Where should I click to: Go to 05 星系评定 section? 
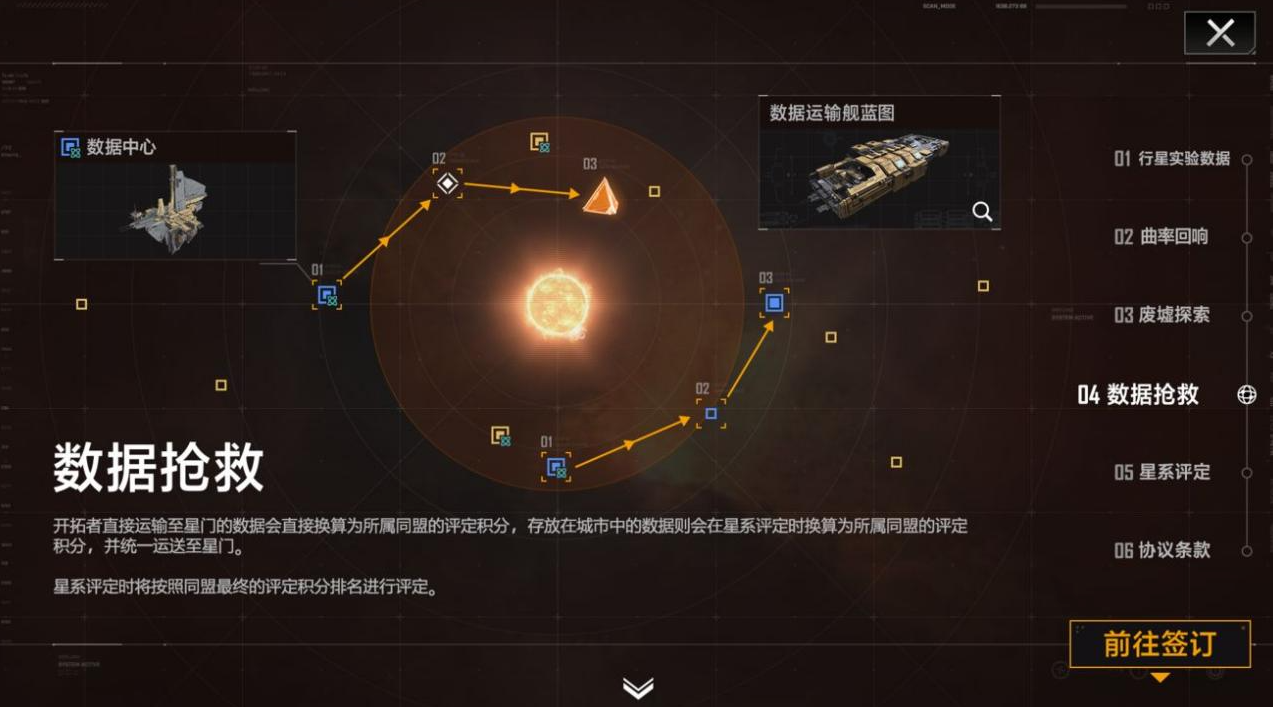[x=1162, y=472]
